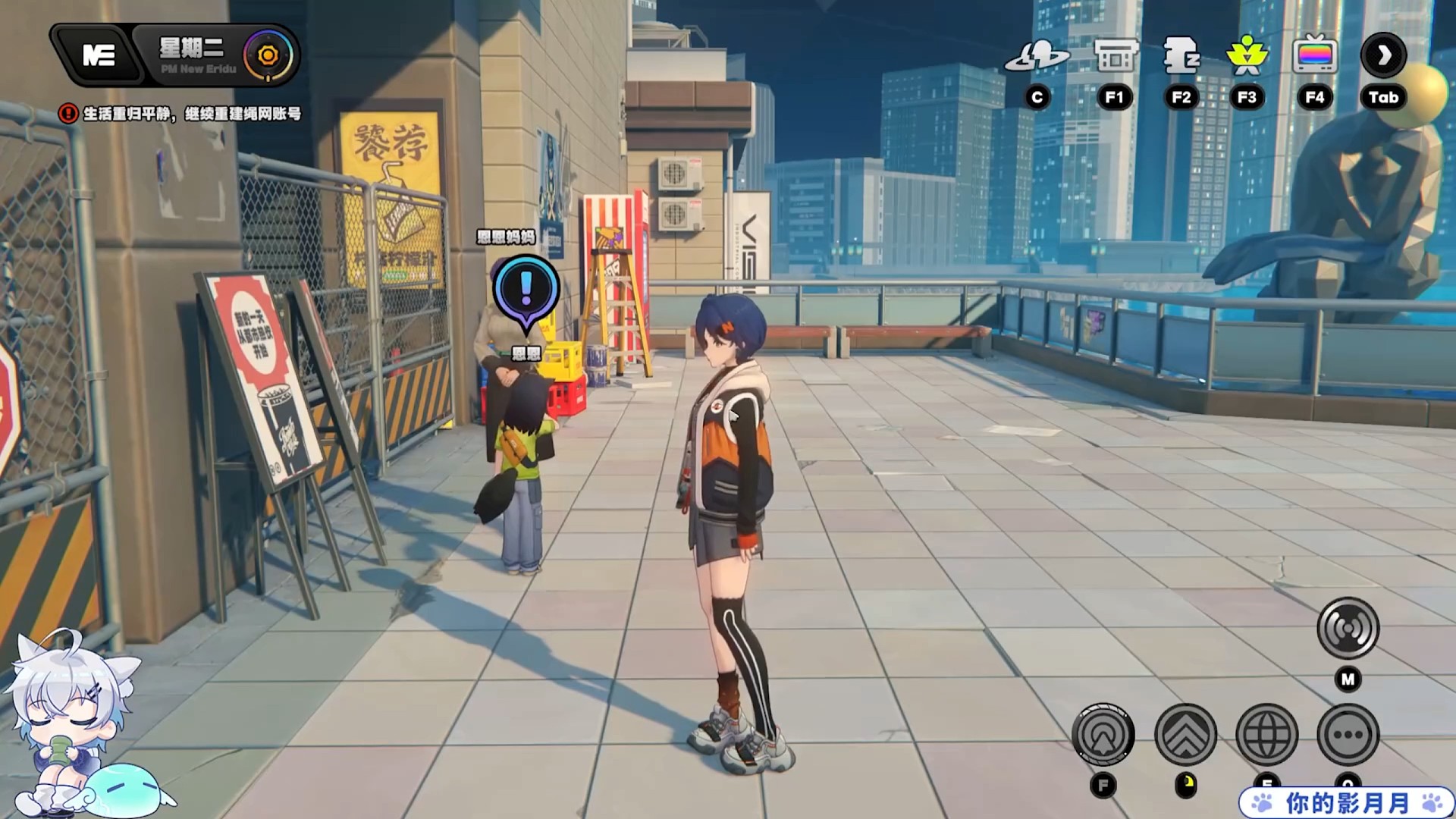Open the ringed planet with hat icon

point(1037,56)
